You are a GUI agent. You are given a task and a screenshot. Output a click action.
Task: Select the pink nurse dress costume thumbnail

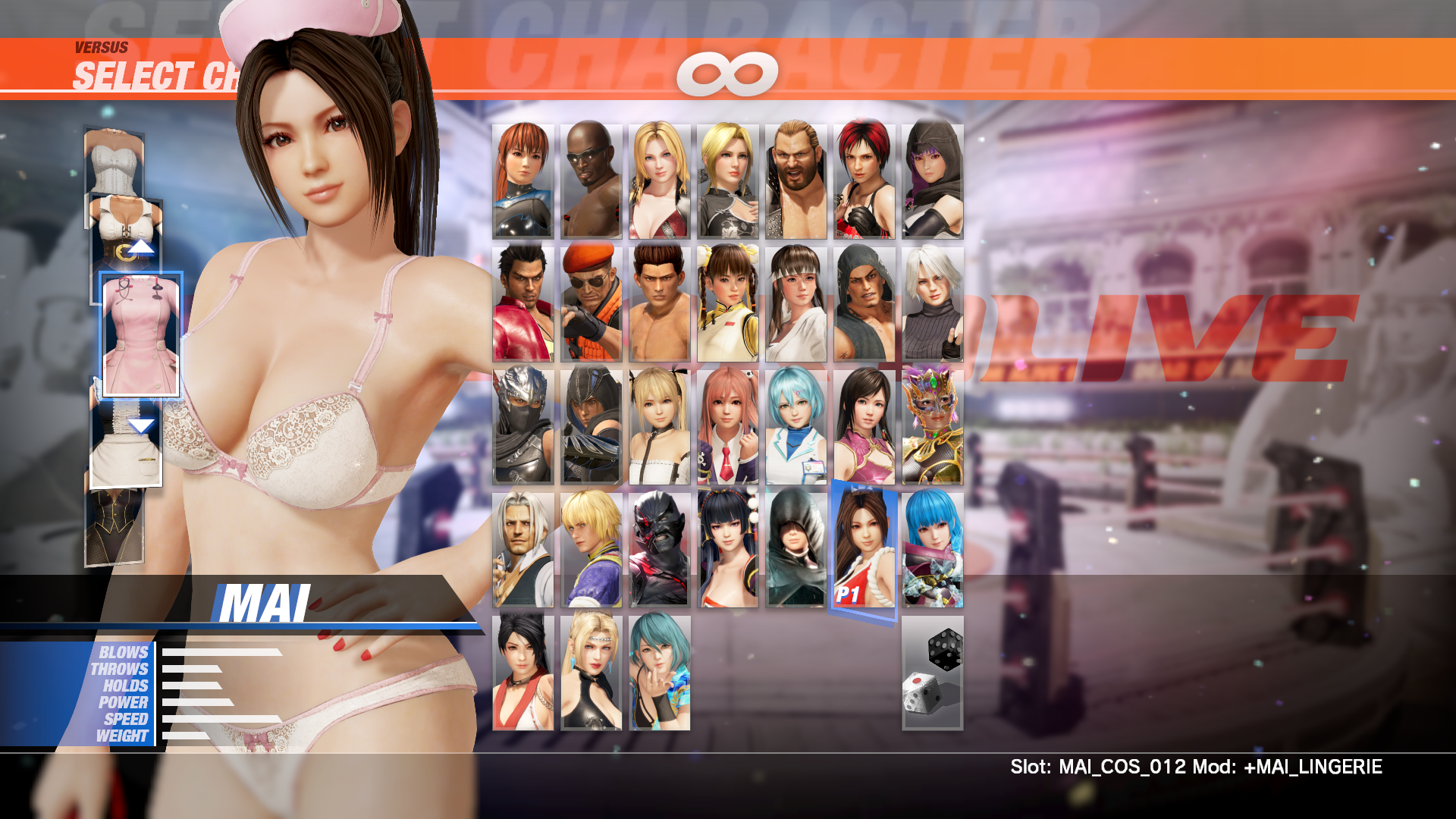pyautogui.click(x=141, y=335)
